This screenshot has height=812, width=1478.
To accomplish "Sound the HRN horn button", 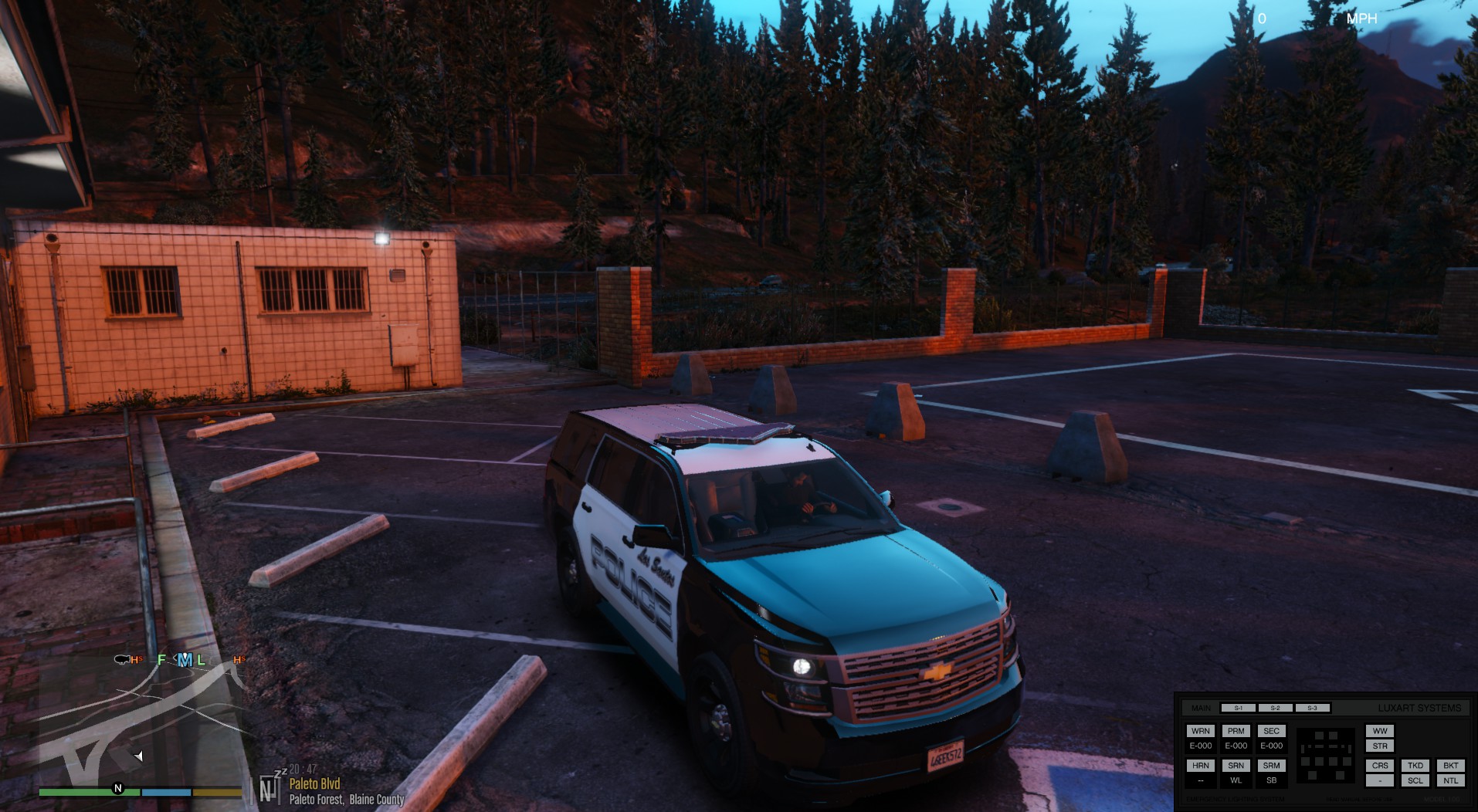I will [1200, 766].
